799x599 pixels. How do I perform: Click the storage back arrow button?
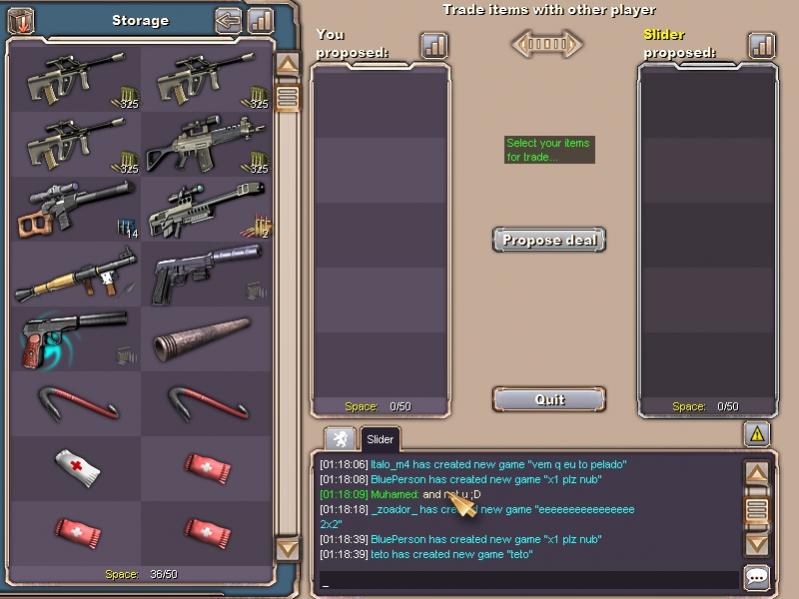(x=229, y=20)
